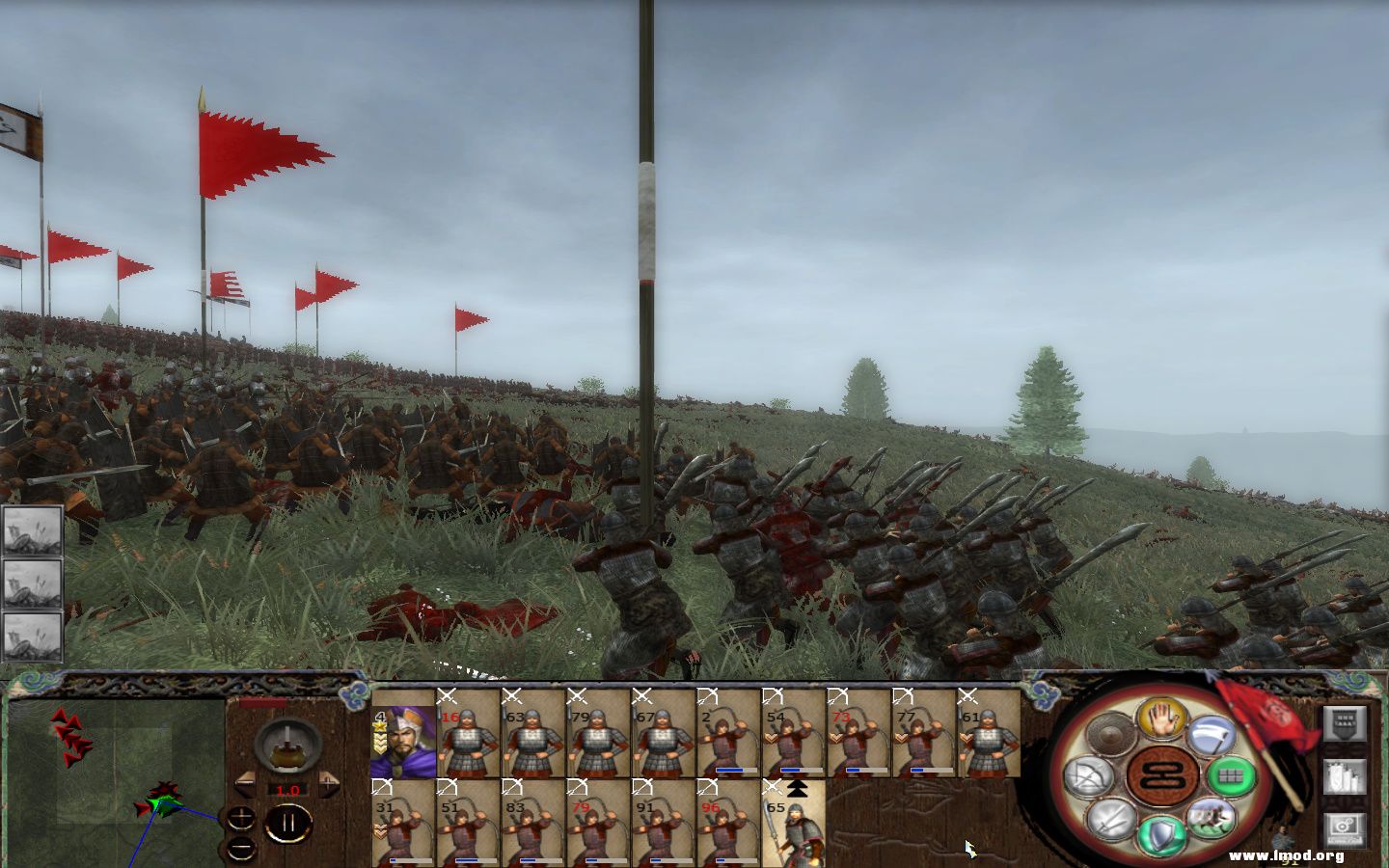
Task: Increase battle speed with the plus arrow
Action: 329,783
